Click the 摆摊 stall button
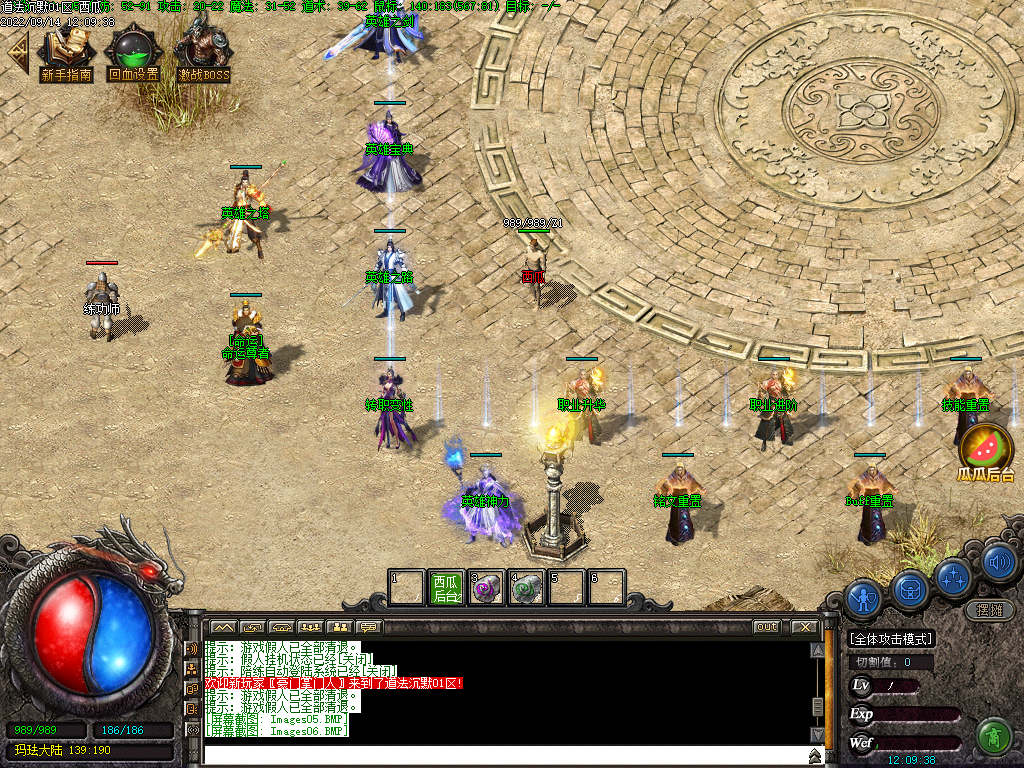Viewport: 1024px width, 768px height. [x=990, y=610]
